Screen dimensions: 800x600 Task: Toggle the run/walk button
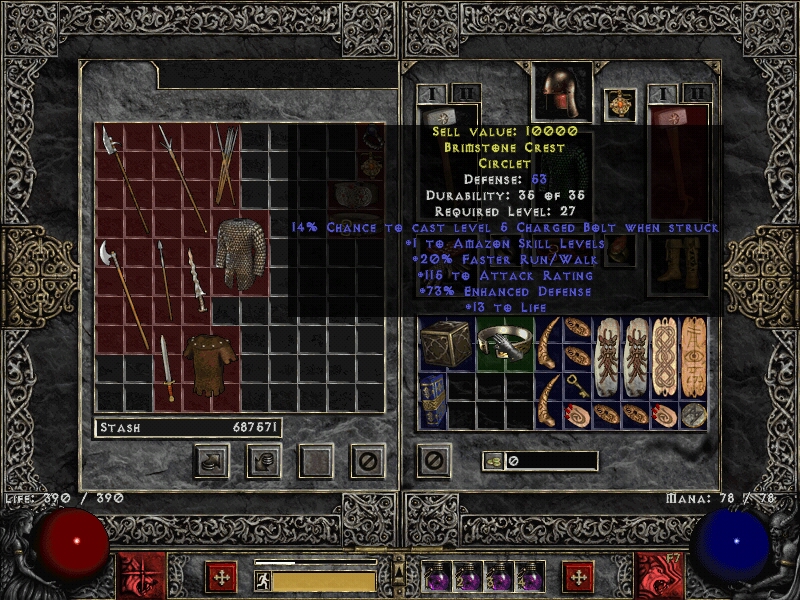tap(262, 580)
